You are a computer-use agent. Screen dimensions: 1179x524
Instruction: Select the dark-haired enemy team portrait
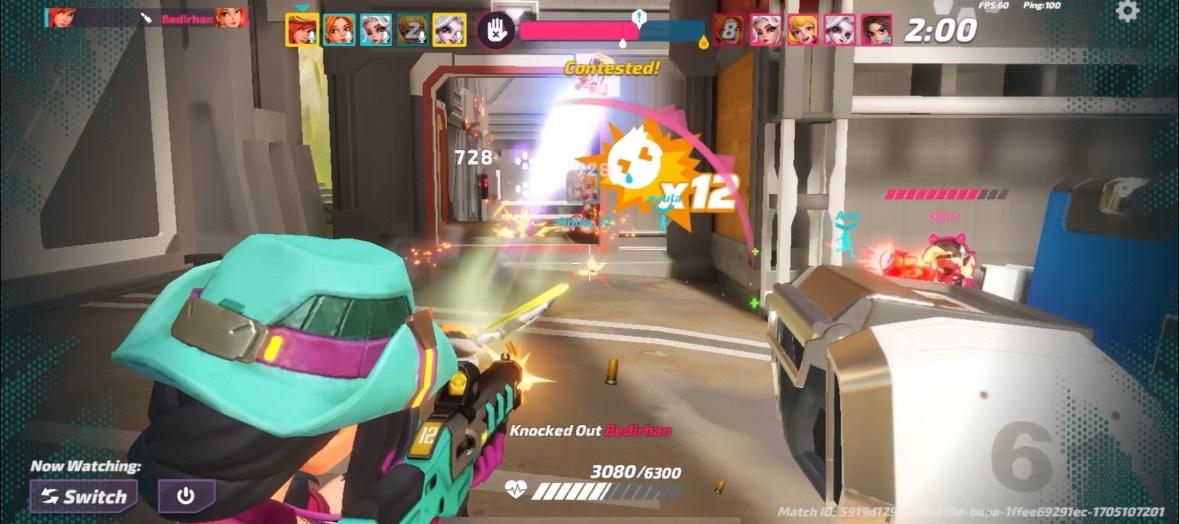pyautogui.click(x=876, y=30)
